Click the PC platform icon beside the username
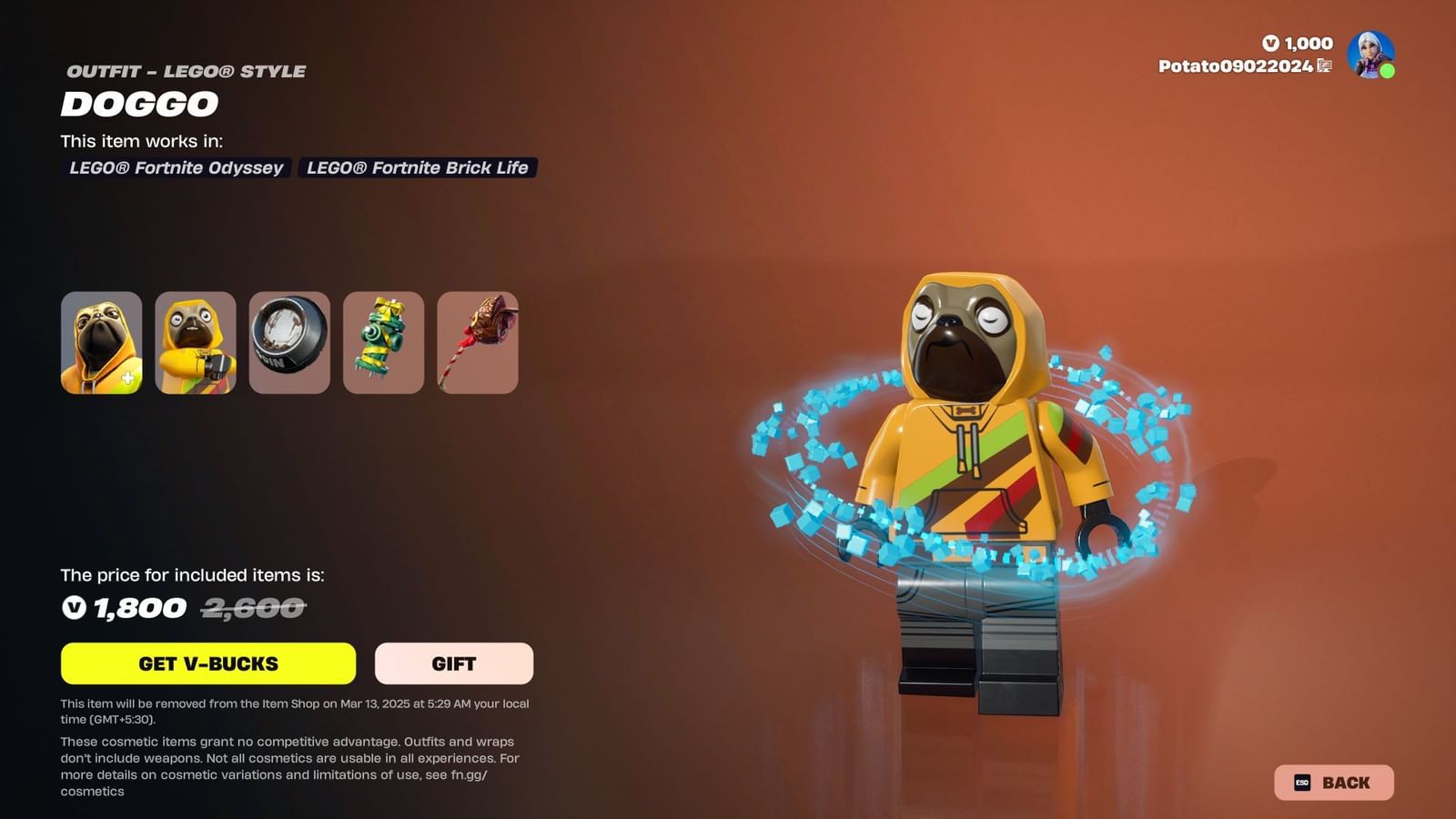1456x819 pixels. point(1324,66)
